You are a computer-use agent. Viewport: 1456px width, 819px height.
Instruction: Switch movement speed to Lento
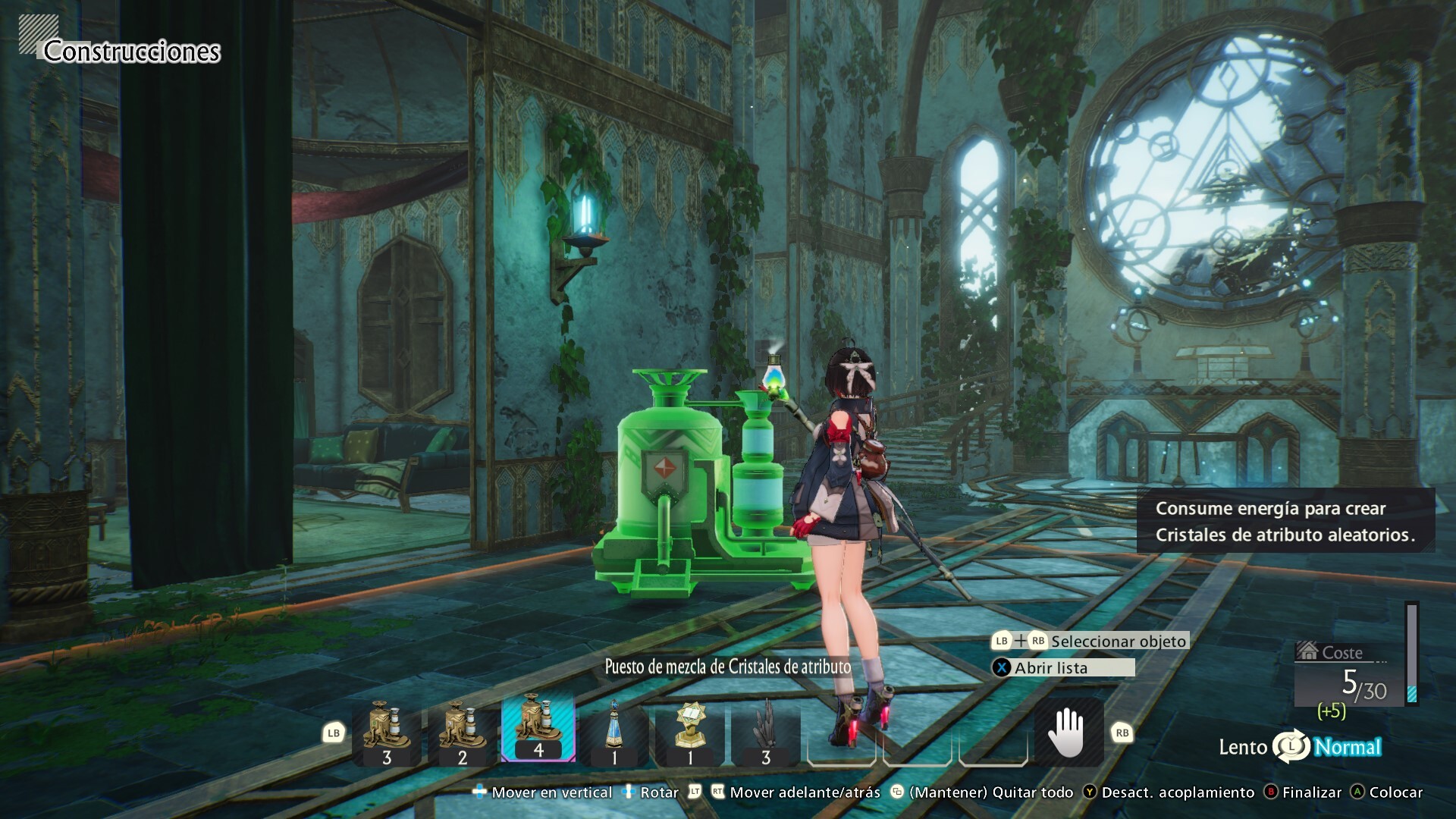pos(1243,747)
